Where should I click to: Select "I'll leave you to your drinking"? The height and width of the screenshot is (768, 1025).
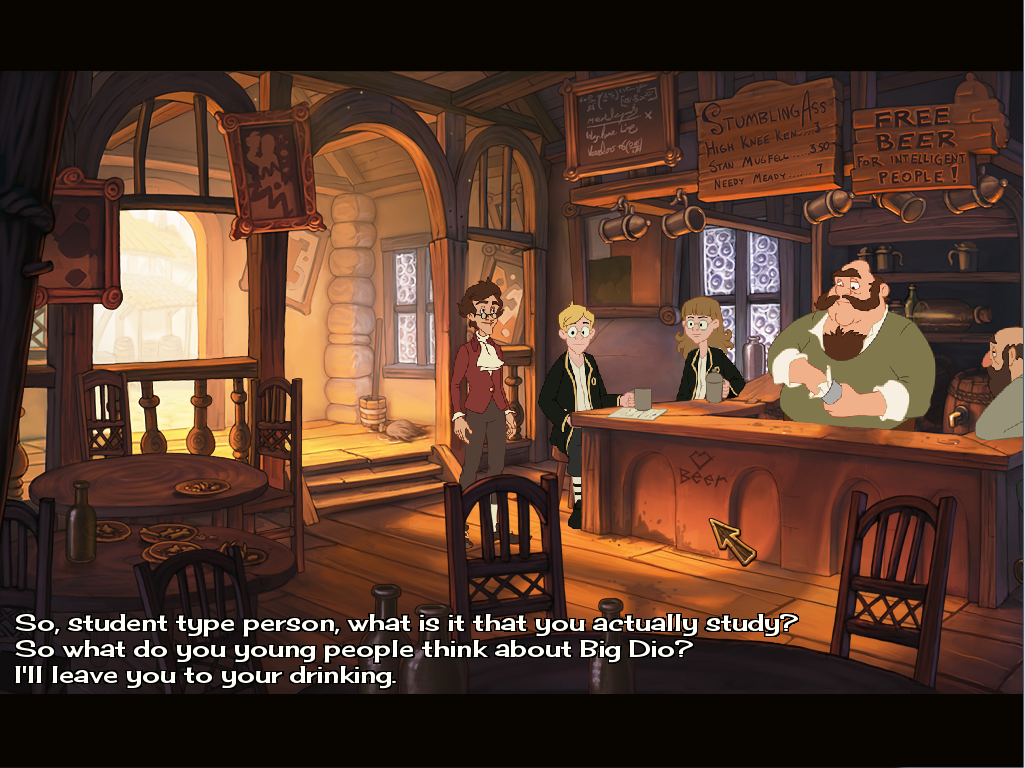pos(205,676)
